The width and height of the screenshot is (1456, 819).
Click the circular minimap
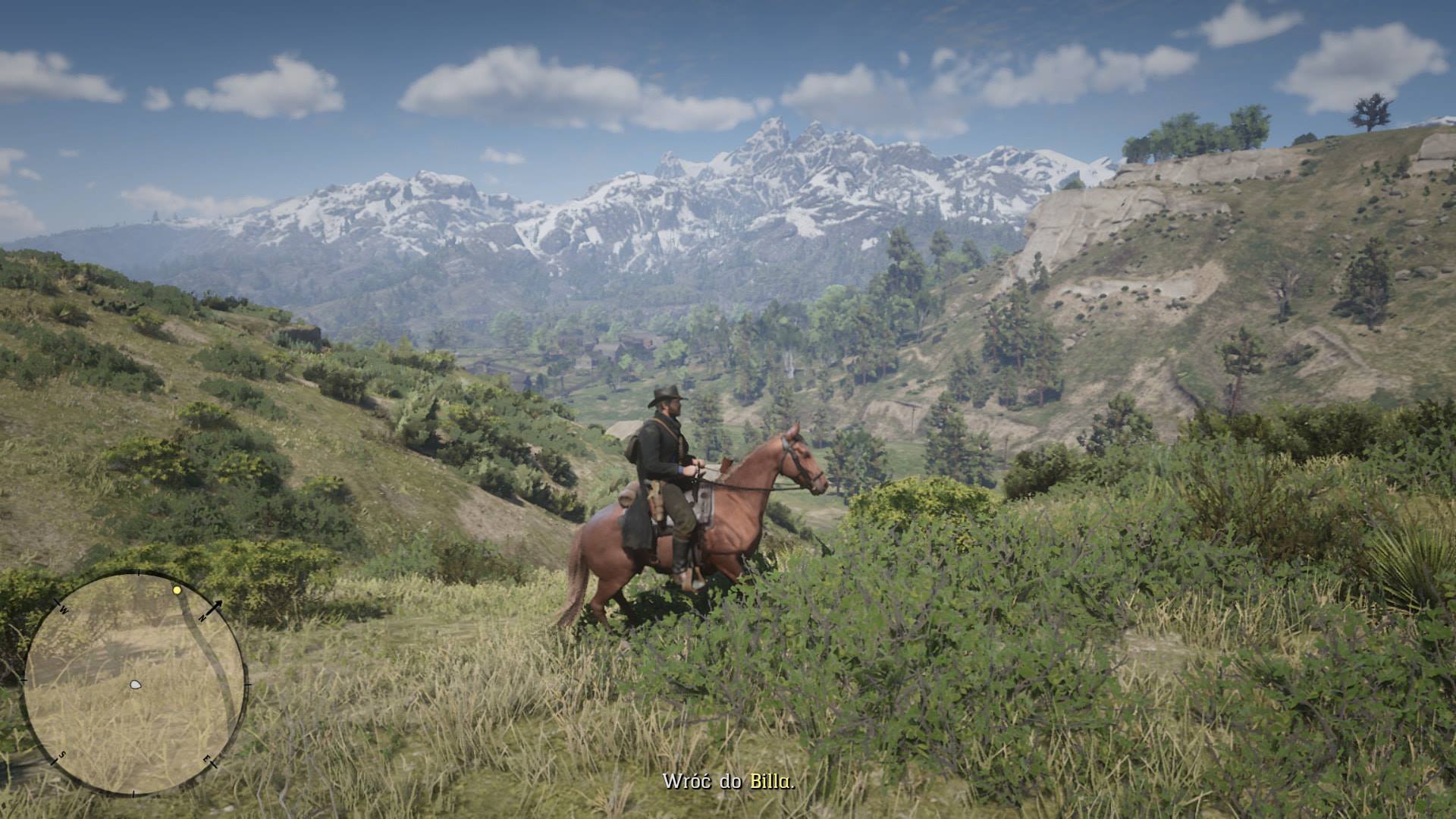tap(135, 683)
